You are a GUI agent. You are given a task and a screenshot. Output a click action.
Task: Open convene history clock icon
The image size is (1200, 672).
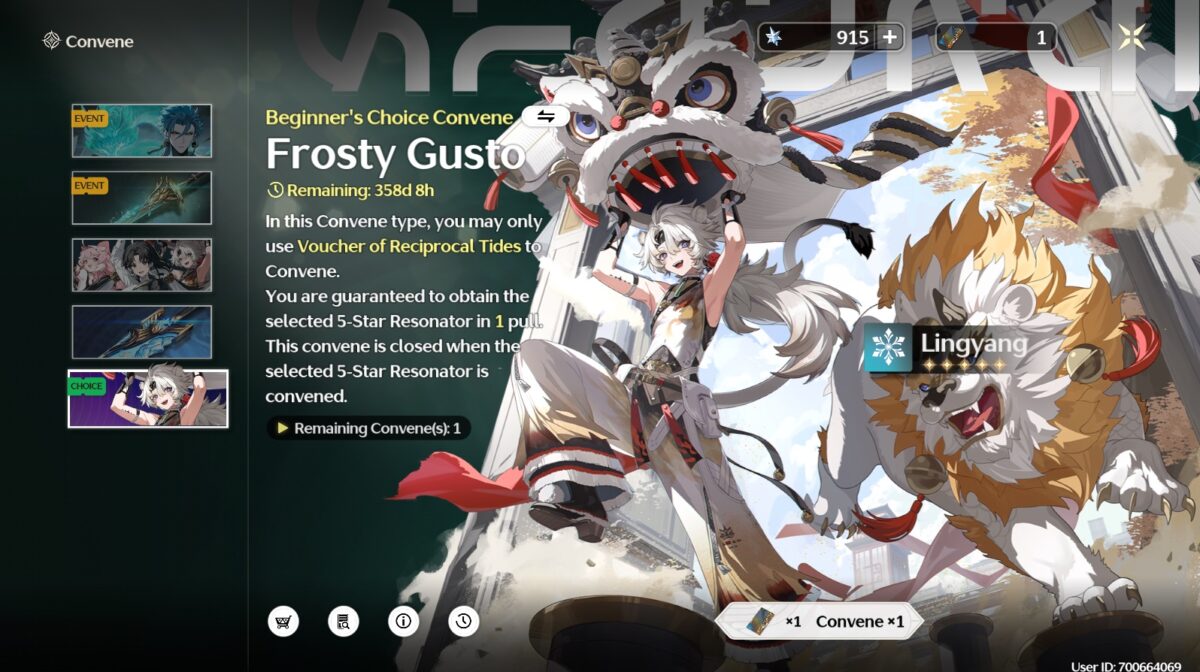point(463,621)
